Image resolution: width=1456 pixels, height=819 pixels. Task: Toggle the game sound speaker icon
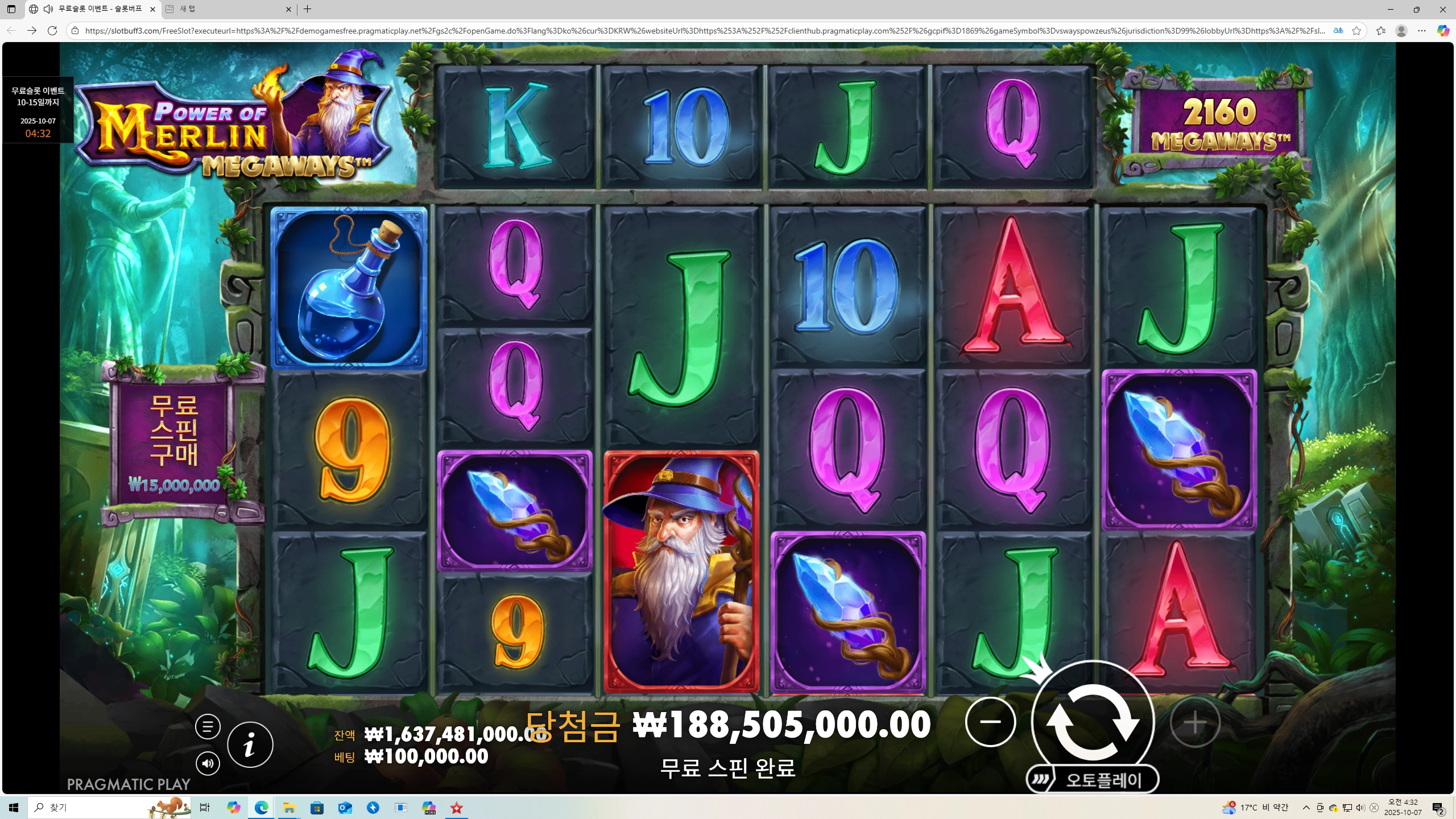pyautogui.click(x=208, y=763)
